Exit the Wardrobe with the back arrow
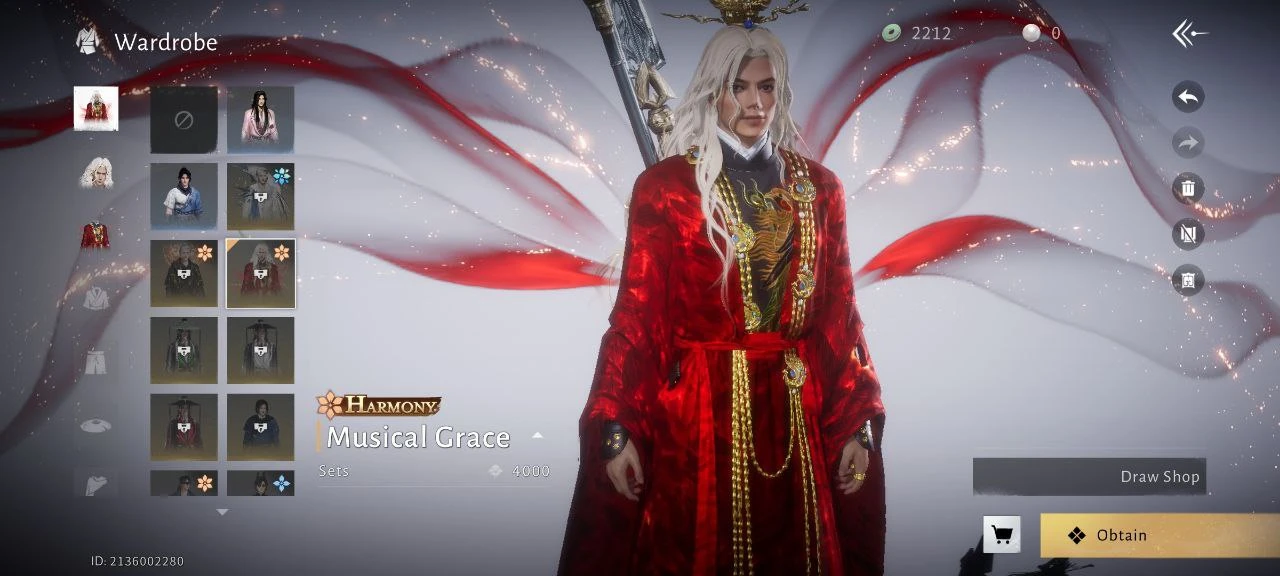The width and height of the screenshot is (1280, 576). point(1189,34)
